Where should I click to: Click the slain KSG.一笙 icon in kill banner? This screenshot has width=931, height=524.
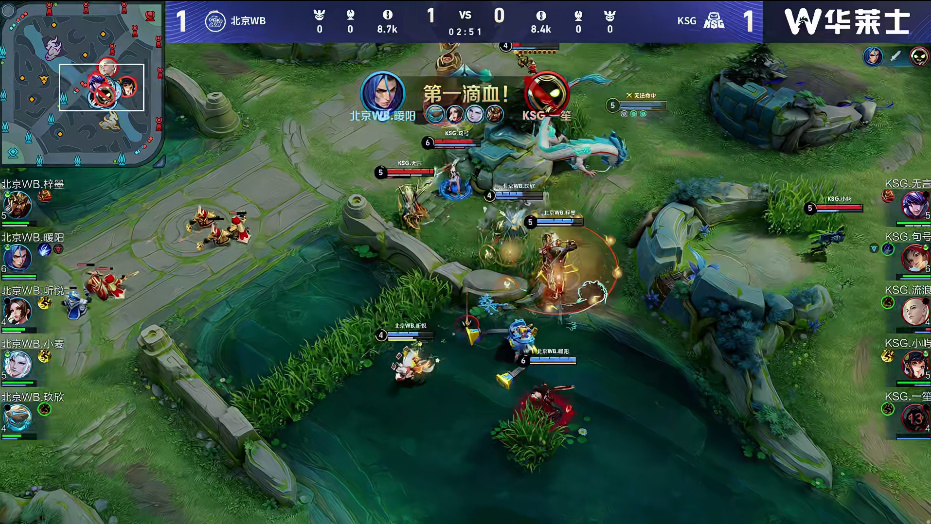point(546,91)
